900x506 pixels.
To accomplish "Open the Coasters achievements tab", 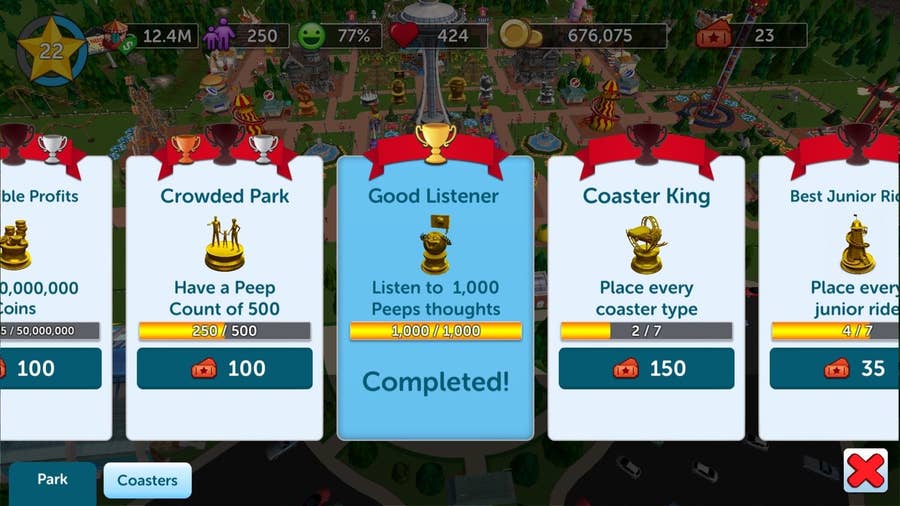I will point(147,481).
